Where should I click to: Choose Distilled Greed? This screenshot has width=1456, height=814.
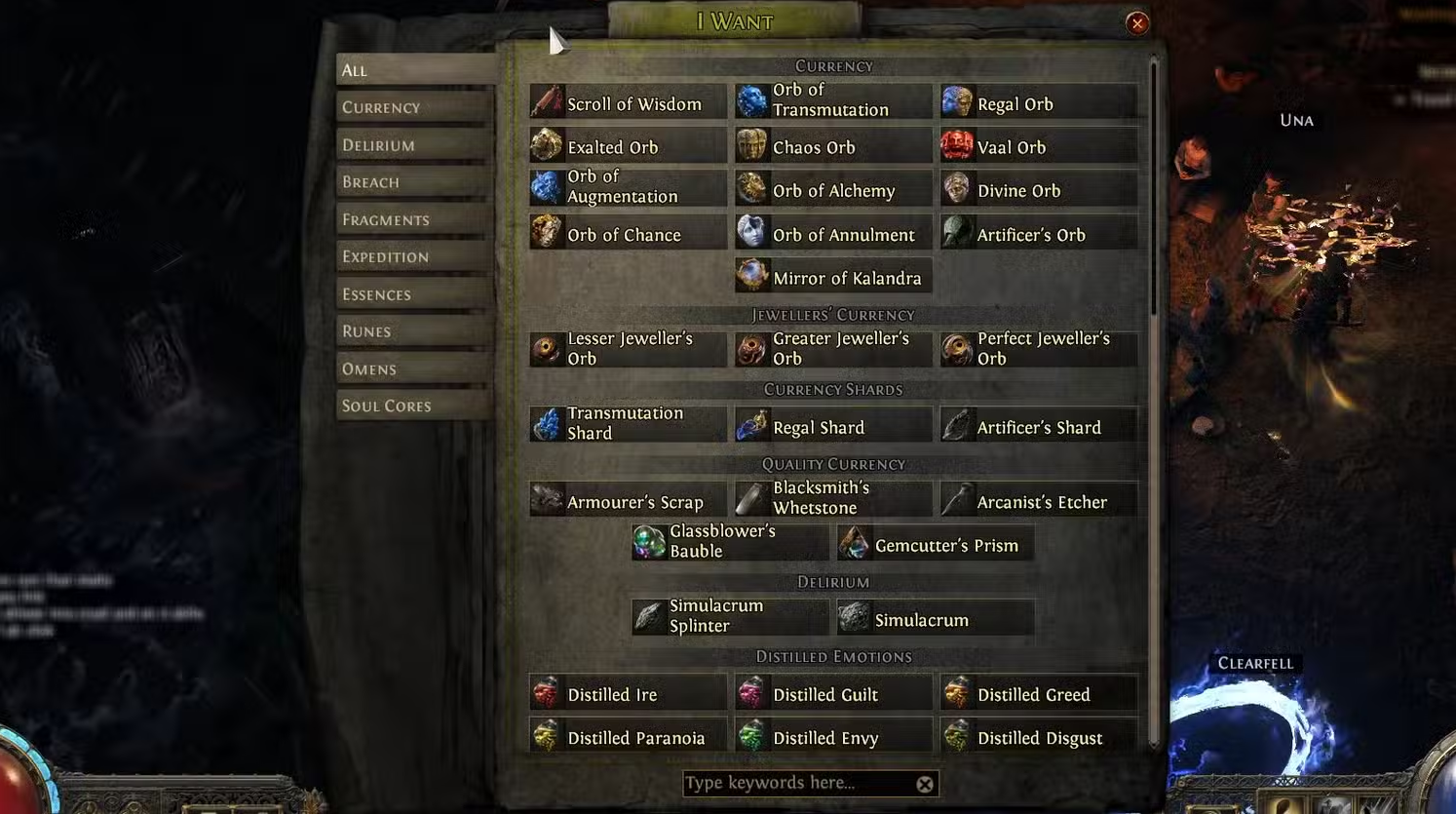click(x=1038, y=694)
